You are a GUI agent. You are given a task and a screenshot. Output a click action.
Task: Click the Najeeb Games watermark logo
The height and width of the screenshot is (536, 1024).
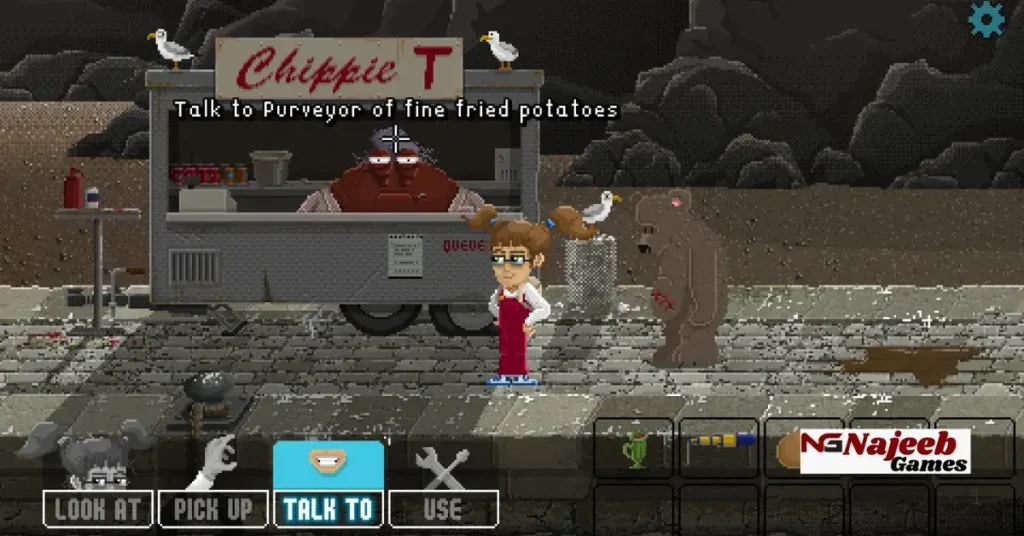pos(885,451)
